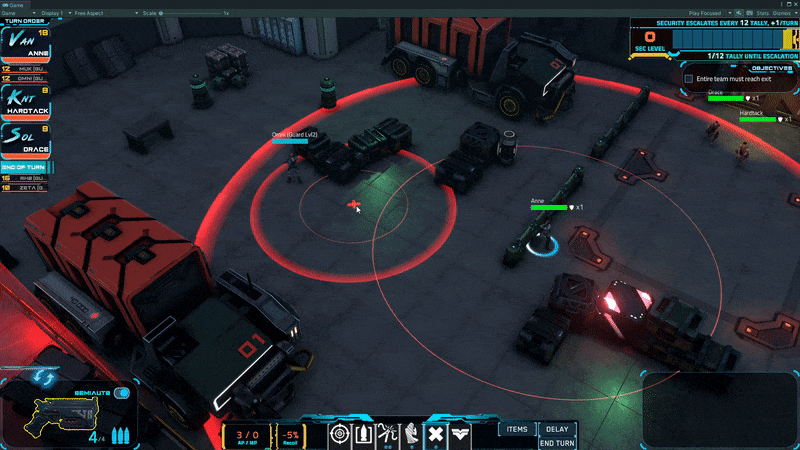The image size is (800, 450).
Task: Select Anne's turn order card
Action: click(x=25, y=44)
